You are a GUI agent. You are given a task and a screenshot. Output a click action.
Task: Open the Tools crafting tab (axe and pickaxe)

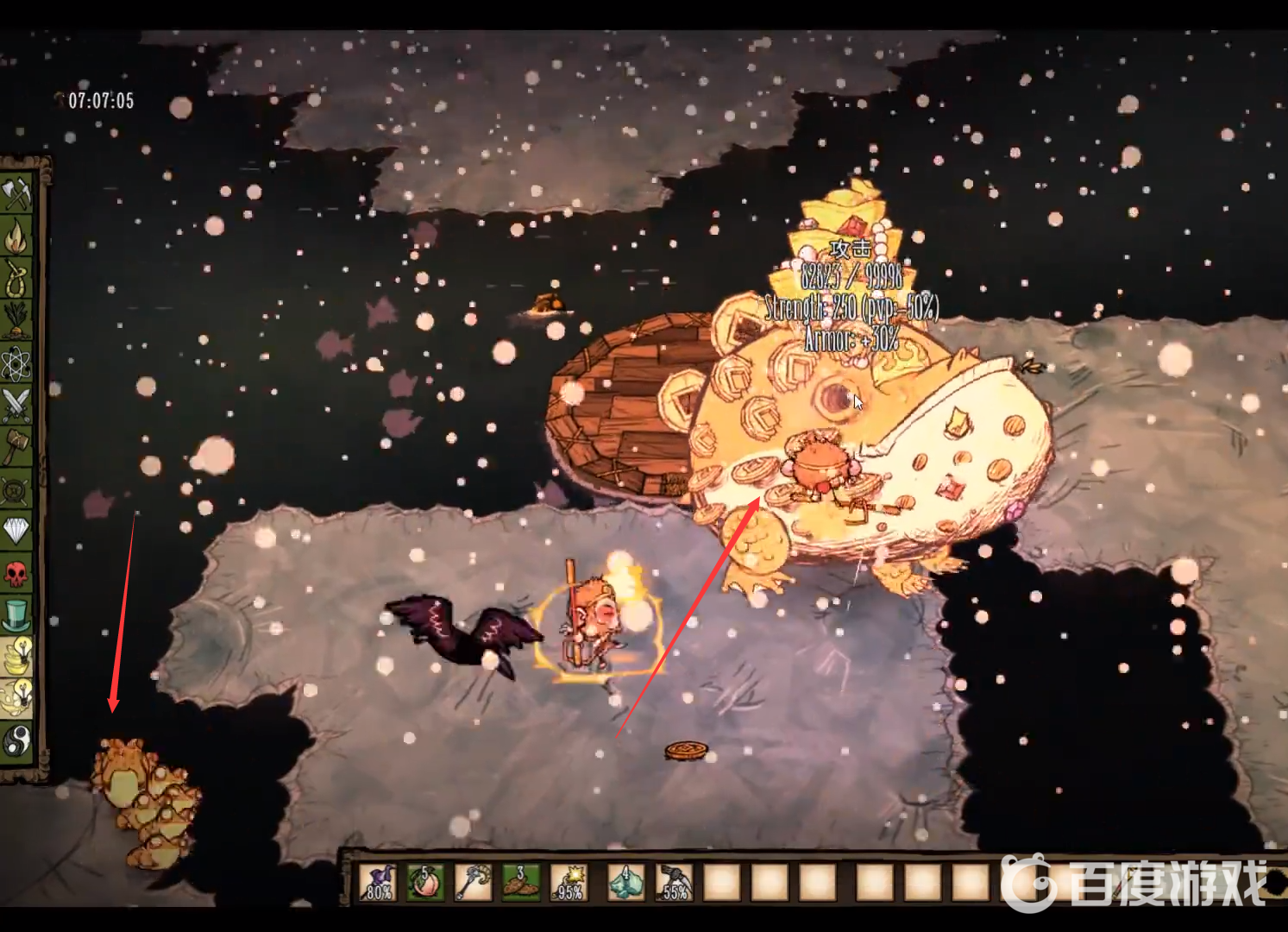pos(16,193)
